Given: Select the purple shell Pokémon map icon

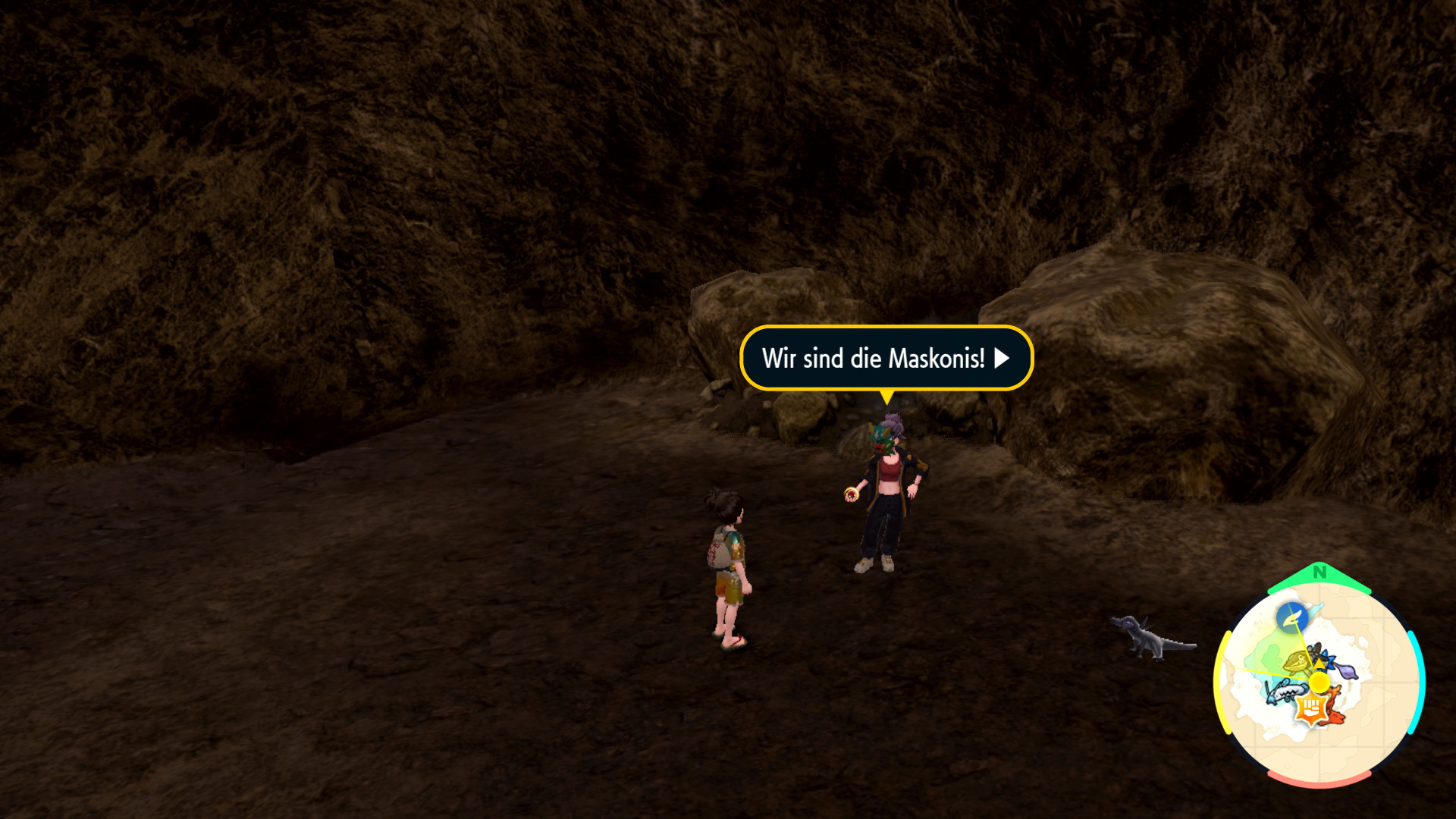Looking at the screenshot, I should click(x=1345, y=671).
